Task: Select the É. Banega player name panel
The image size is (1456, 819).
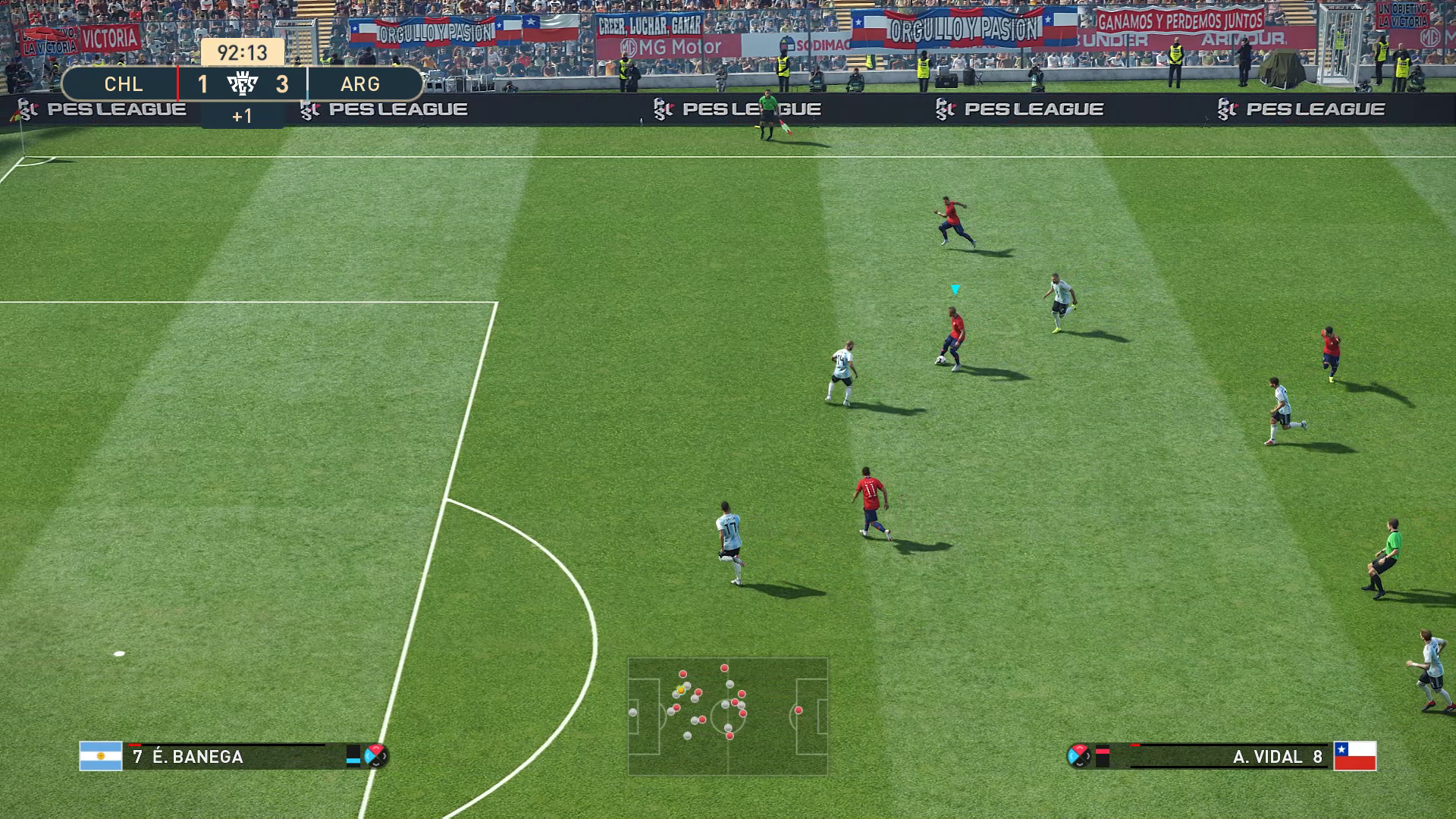Action: click(226, 757)
